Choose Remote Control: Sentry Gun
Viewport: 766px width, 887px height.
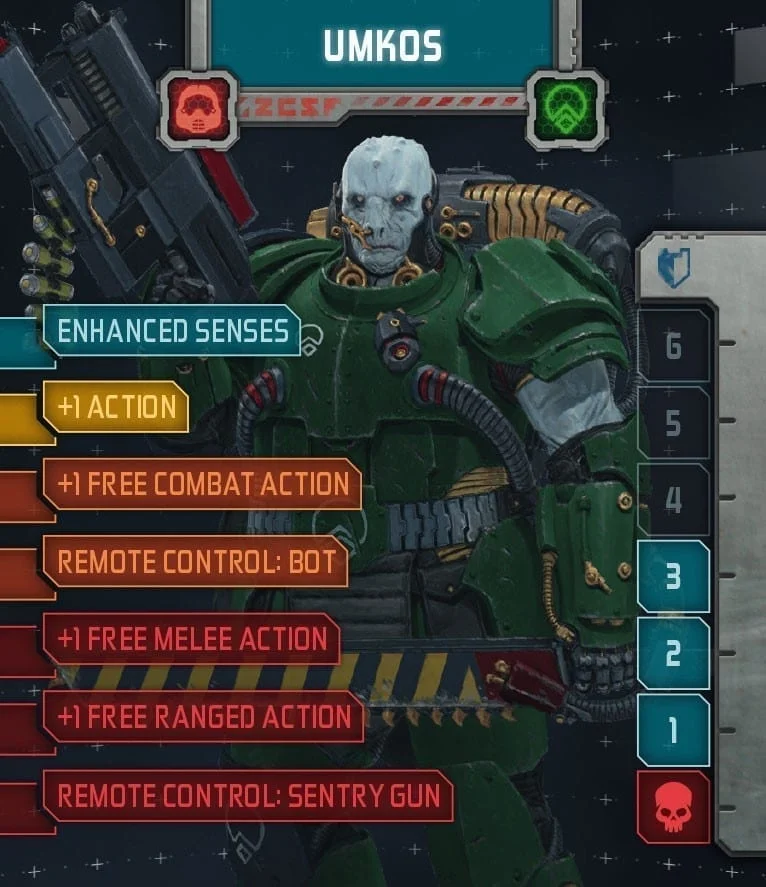tap(248, 796)
